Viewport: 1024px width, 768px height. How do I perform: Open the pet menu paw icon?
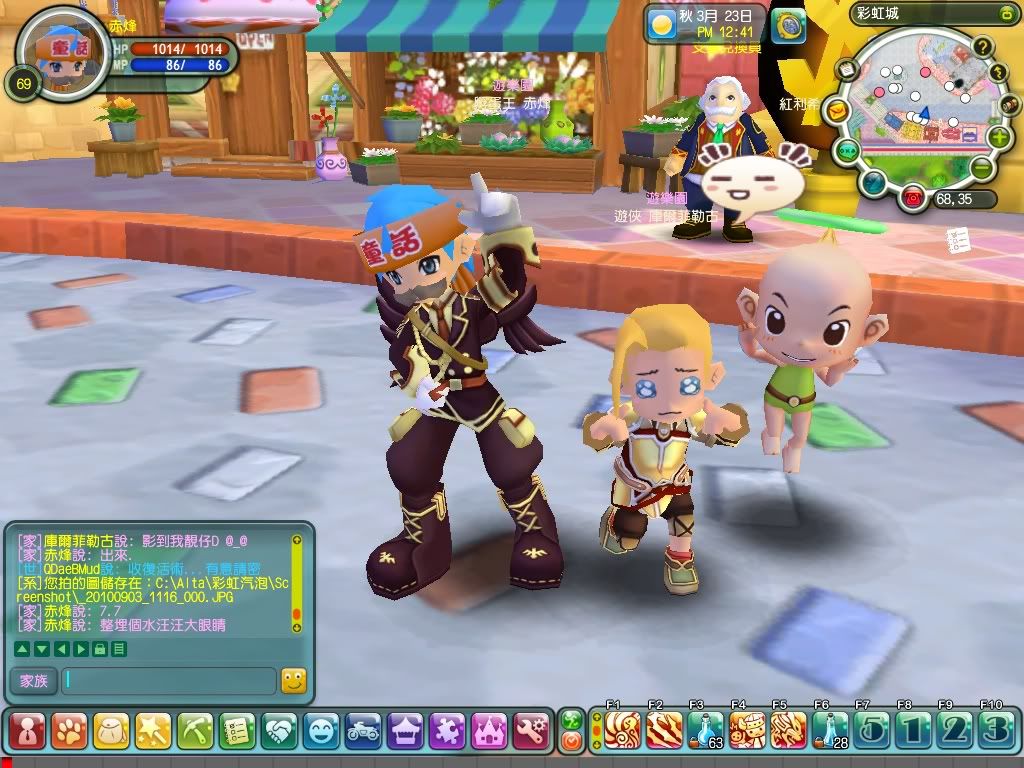(x=70, y=730)
